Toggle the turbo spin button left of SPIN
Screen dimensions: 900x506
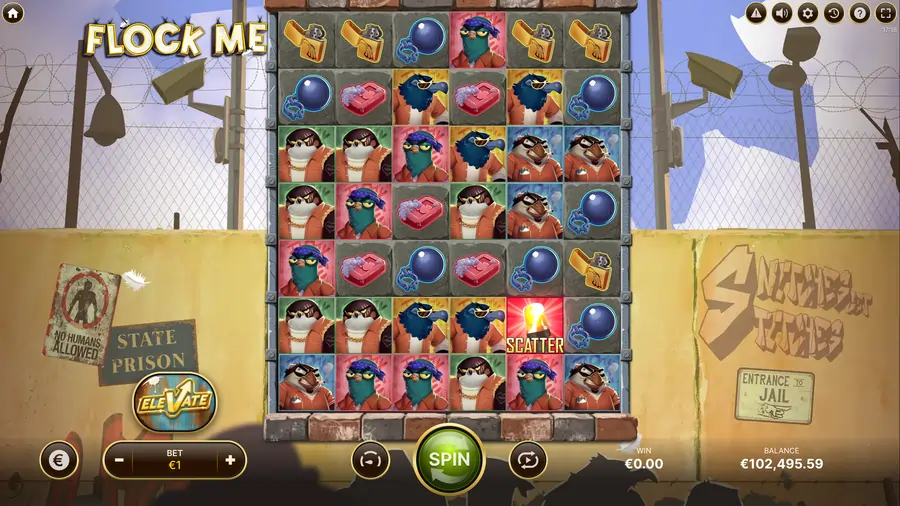pos(370,460)
